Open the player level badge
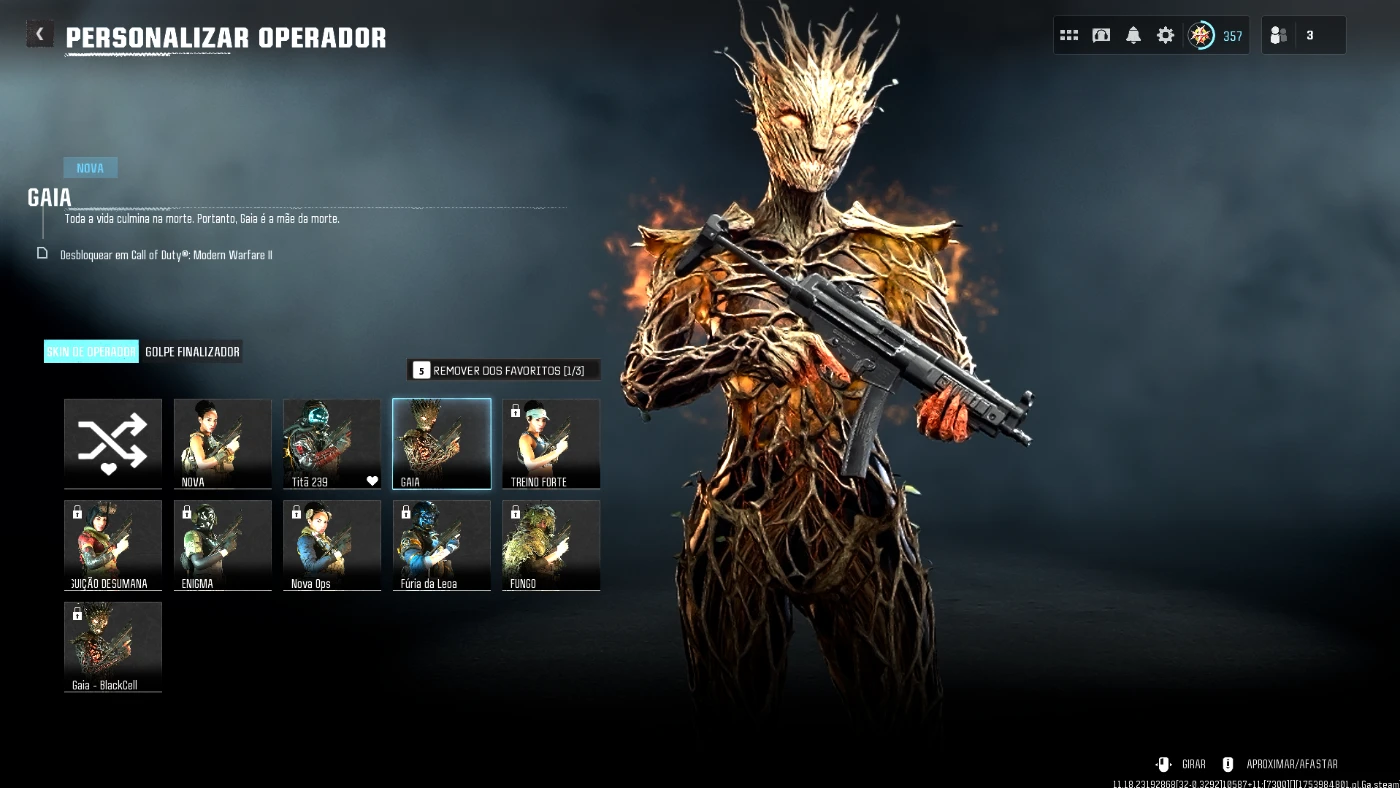This screenshot has width=1400, height=788. tap(1214, 35)
